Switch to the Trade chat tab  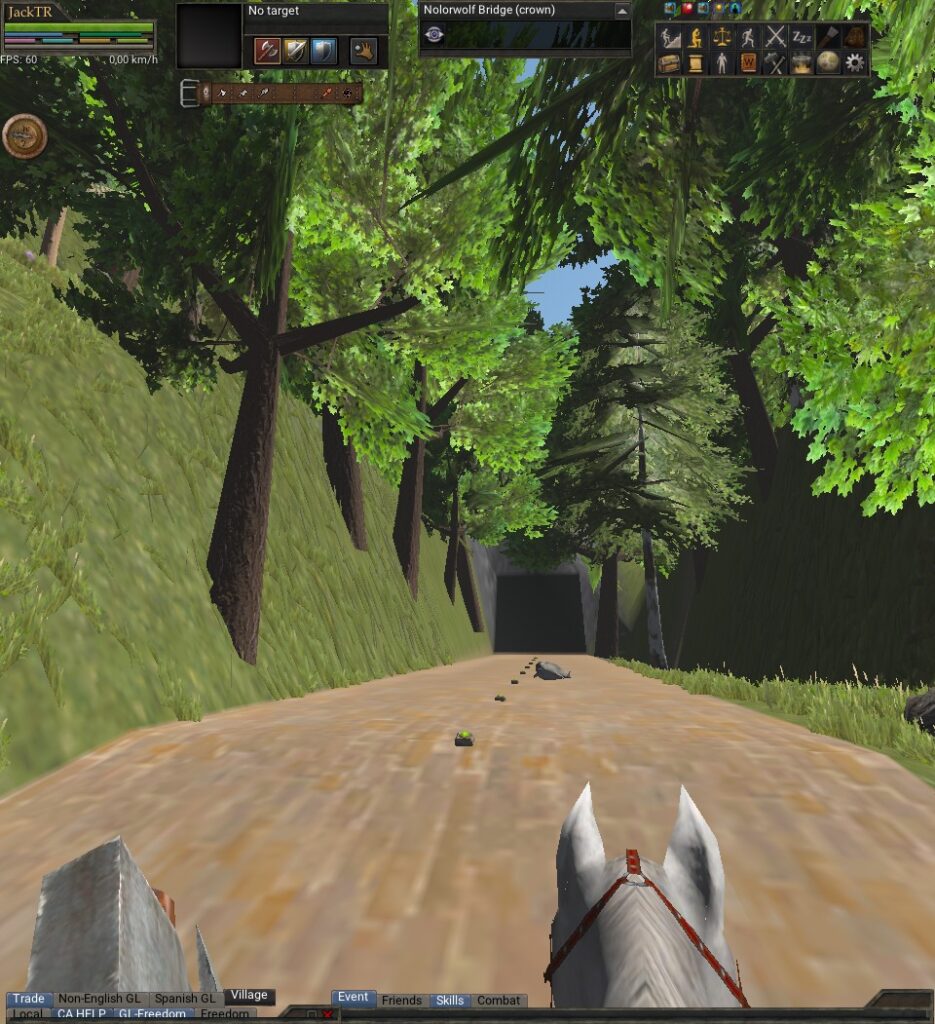[28, 998]
